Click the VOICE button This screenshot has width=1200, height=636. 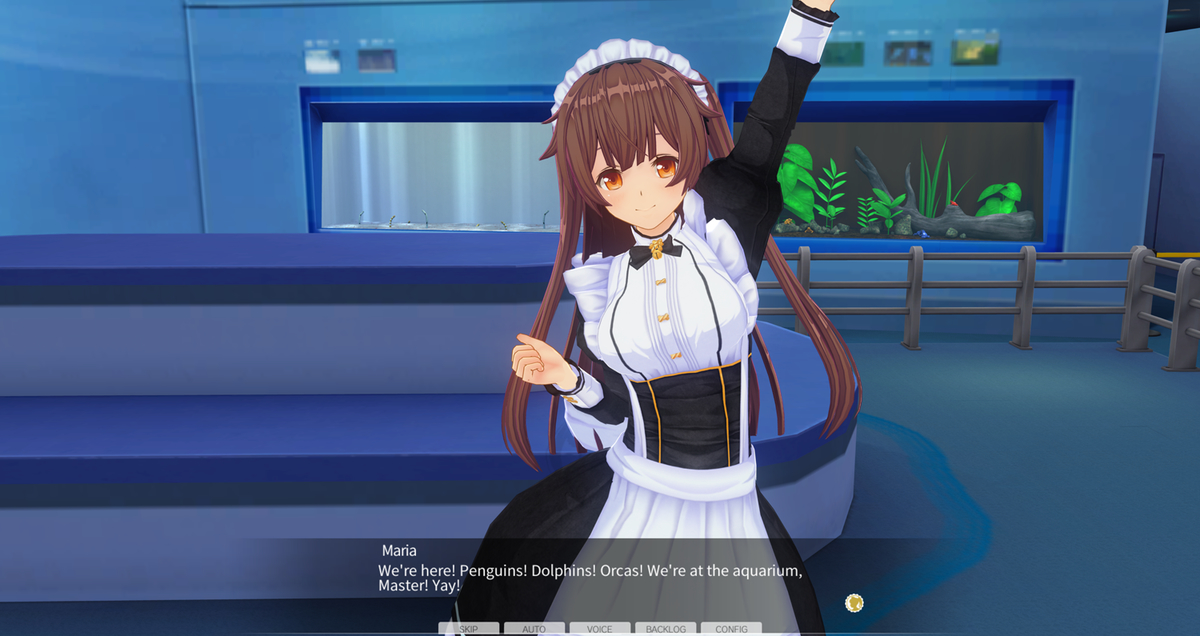600,629
